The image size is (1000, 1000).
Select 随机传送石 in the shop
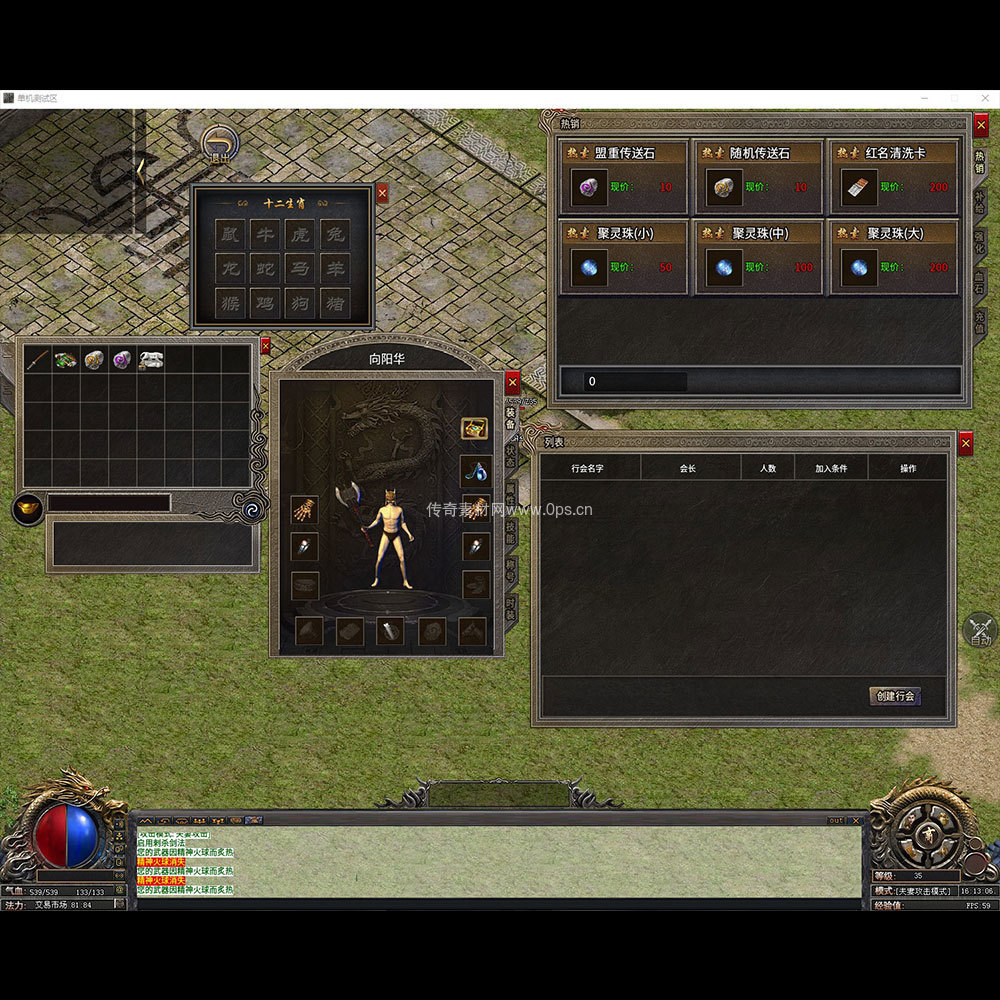(x=759, y=176)
